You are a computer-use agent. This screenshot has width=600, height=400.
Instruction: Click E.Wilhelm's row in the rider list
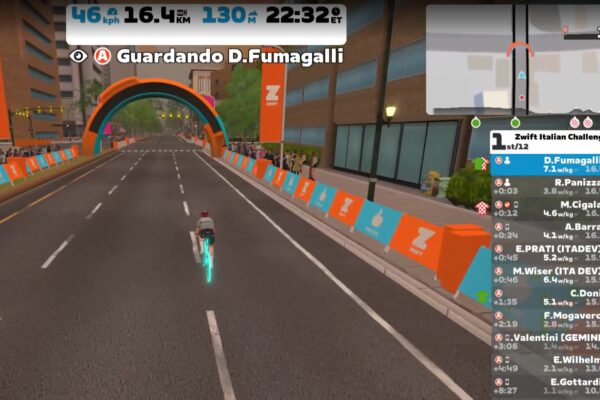click(x=546, y=363)
